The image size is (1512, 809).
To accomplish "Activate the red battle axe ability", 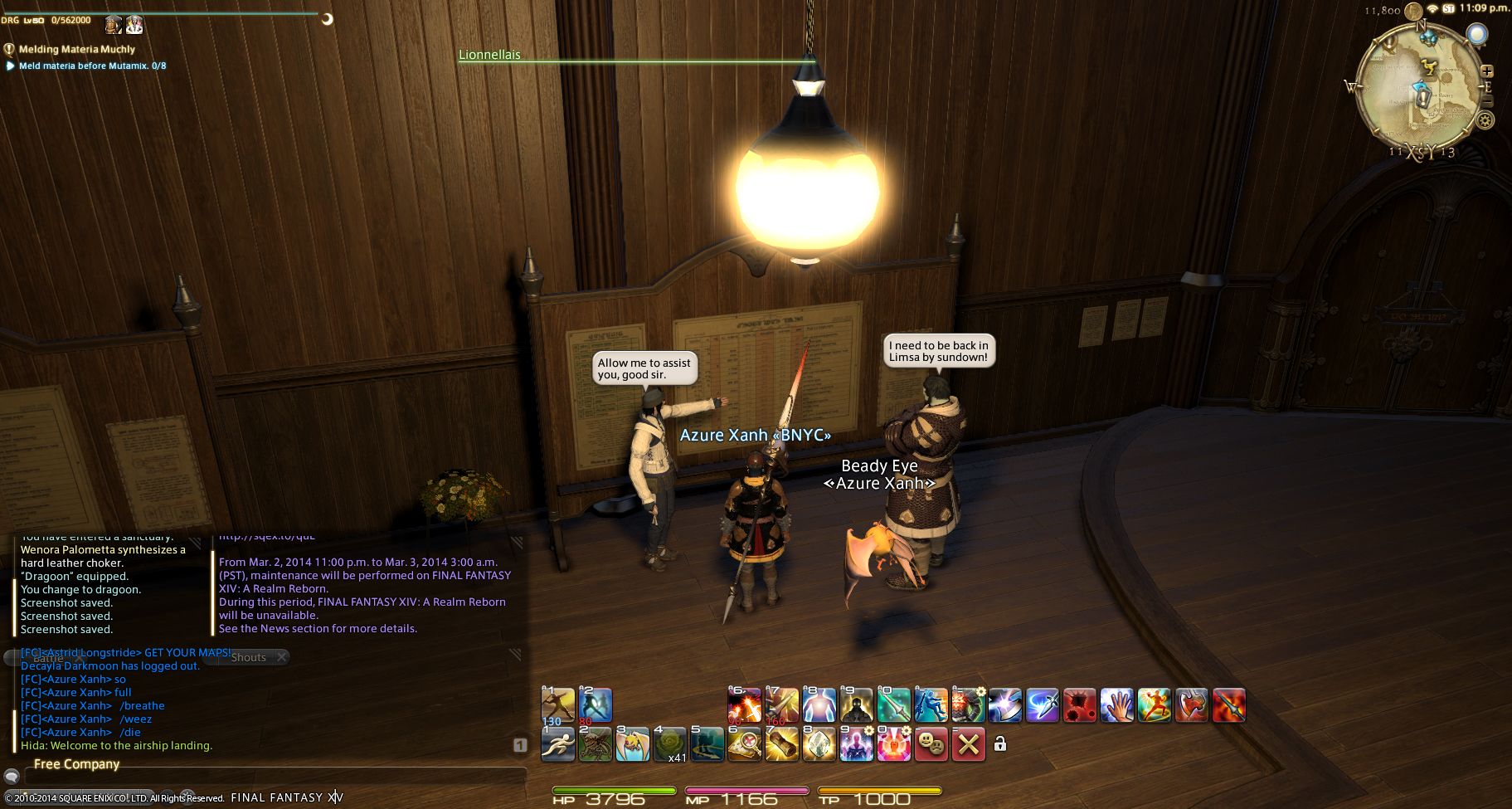I will click(x=1191, y=706).
